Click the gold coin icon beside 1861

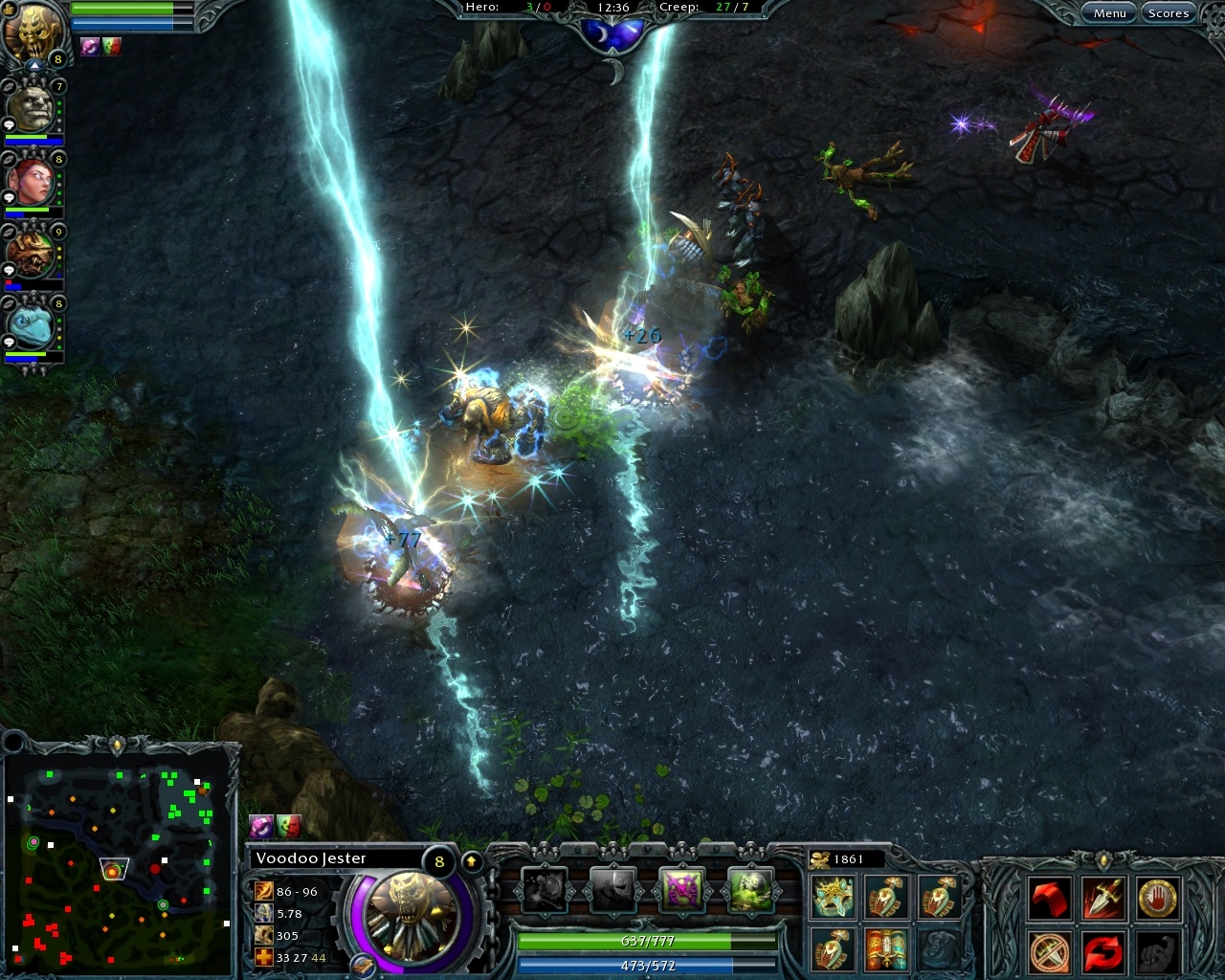819,858
